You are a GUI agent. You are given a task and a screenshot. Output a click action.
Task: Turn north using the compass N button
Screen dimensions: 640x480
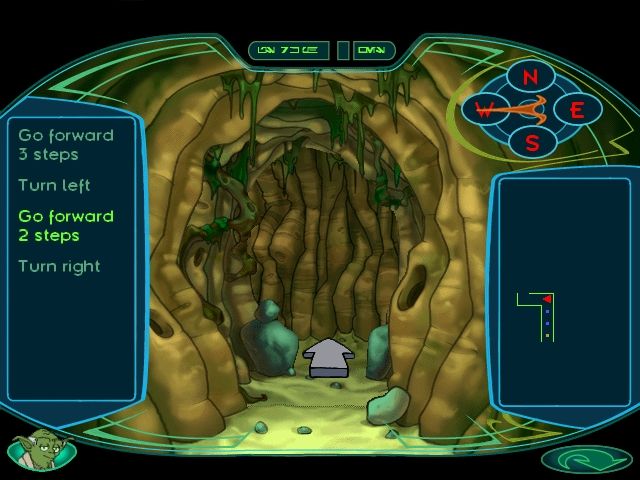pyautogui.click(x=531, y=77)
